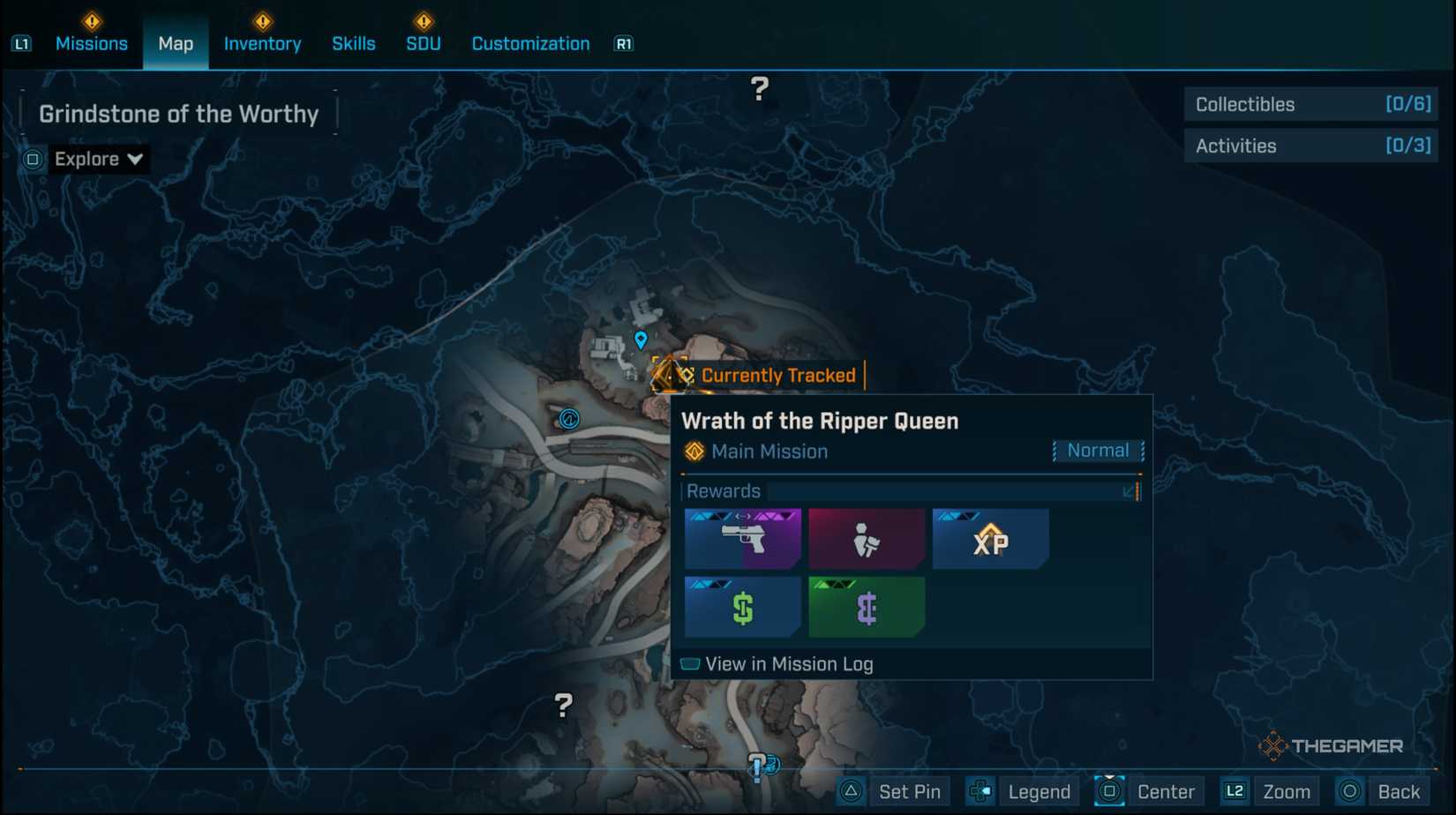The image size is (1456, 815).
Task: Click the Legend d-pad icon
Action: click(979, 791)
